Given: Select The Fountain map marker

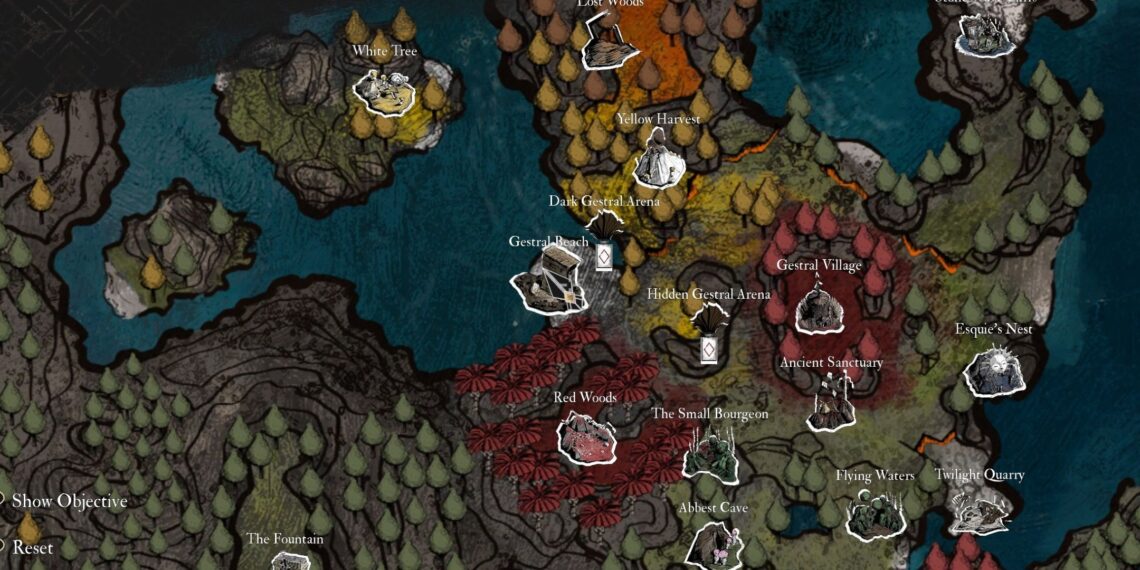Looking at the screenshot, I should pos(284,558).
